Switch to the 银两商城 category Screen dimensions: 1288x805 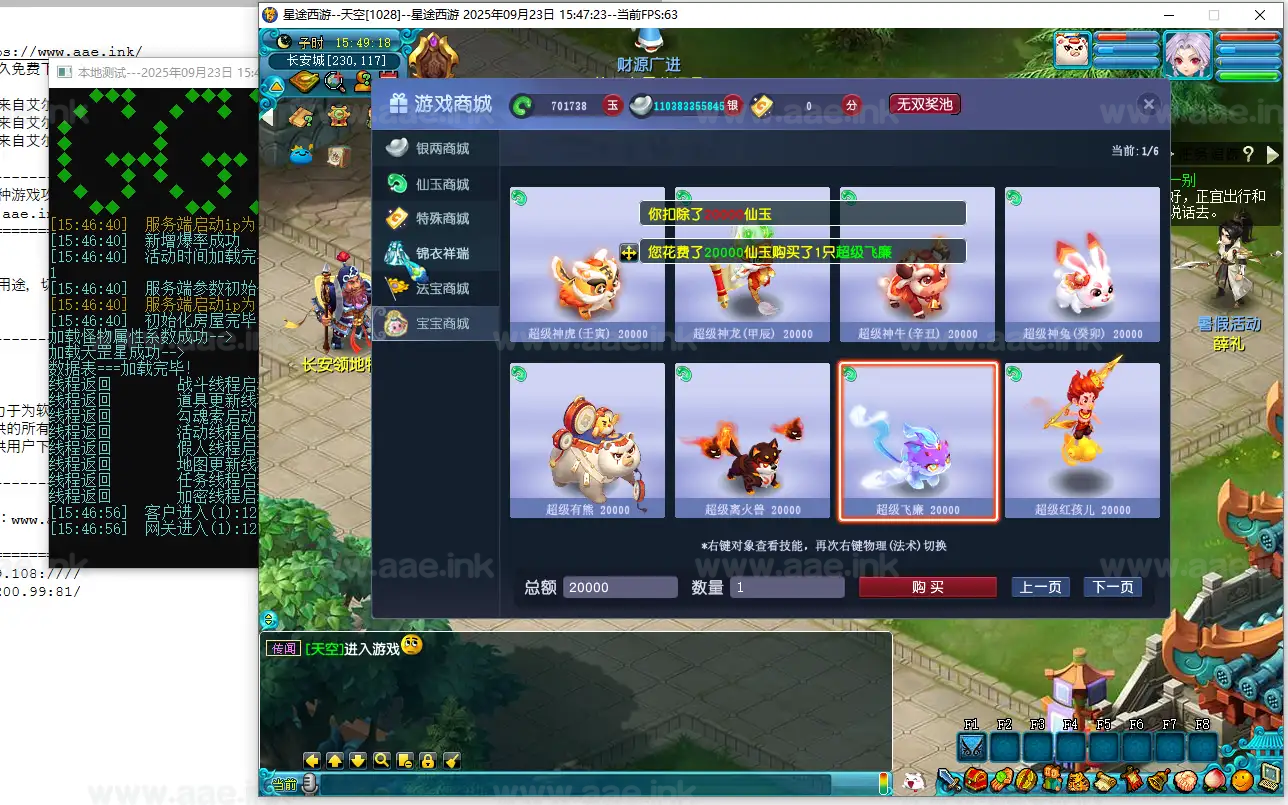(435, 148)
